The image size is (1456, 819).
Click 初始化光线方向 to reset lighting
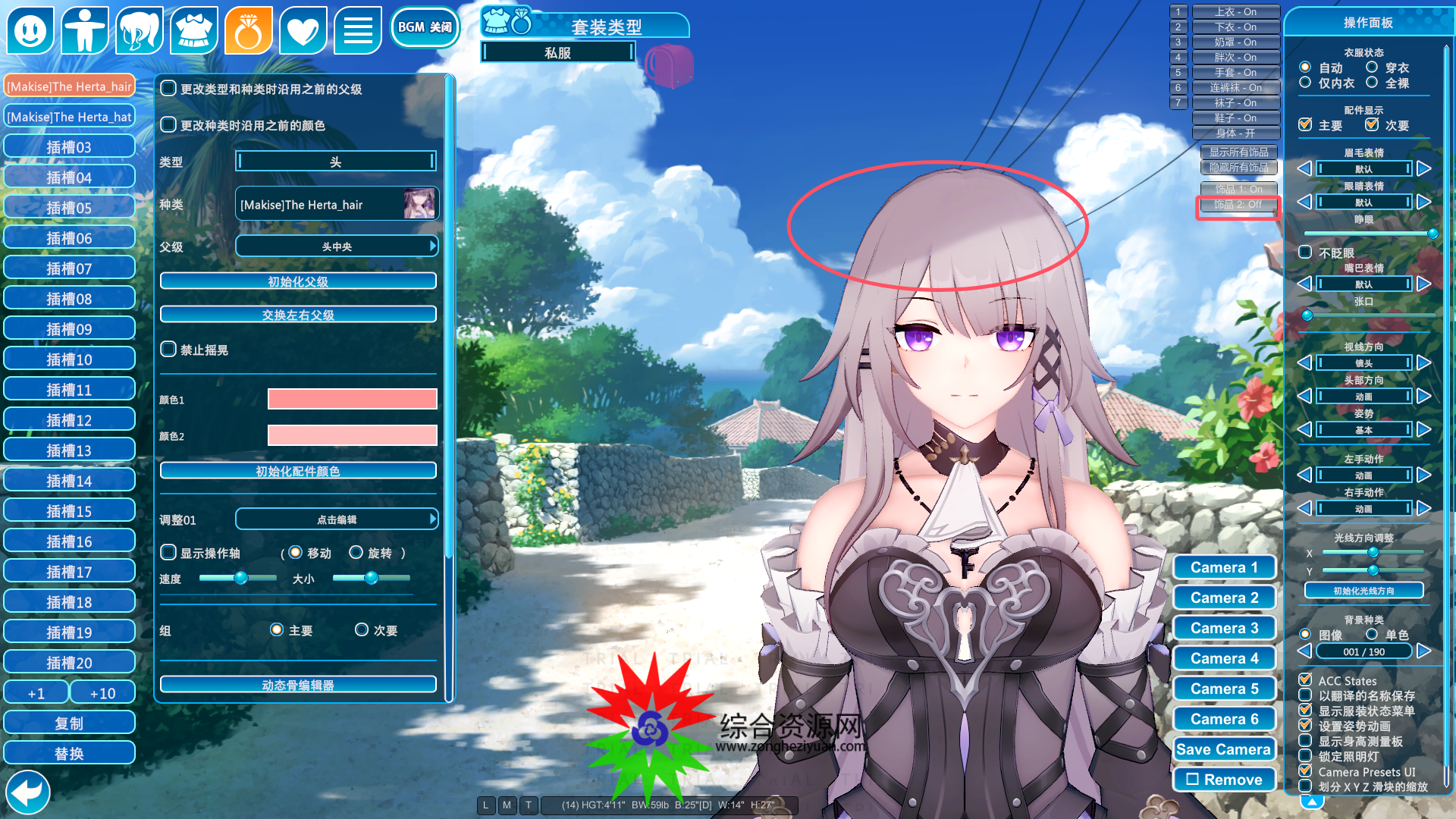(x=1363, y=591)
